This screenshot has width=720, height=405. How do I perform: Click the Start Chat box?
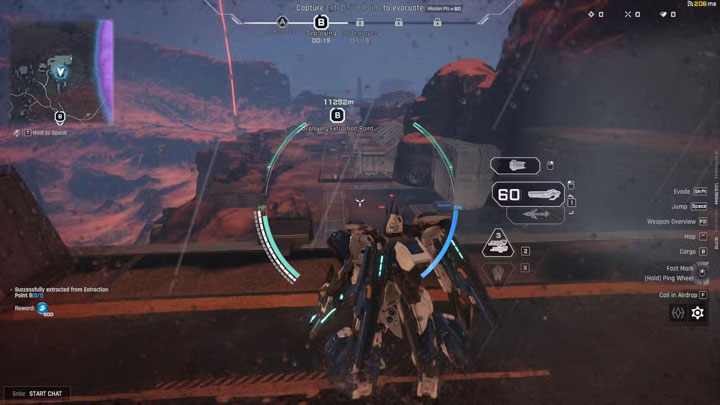36,393
